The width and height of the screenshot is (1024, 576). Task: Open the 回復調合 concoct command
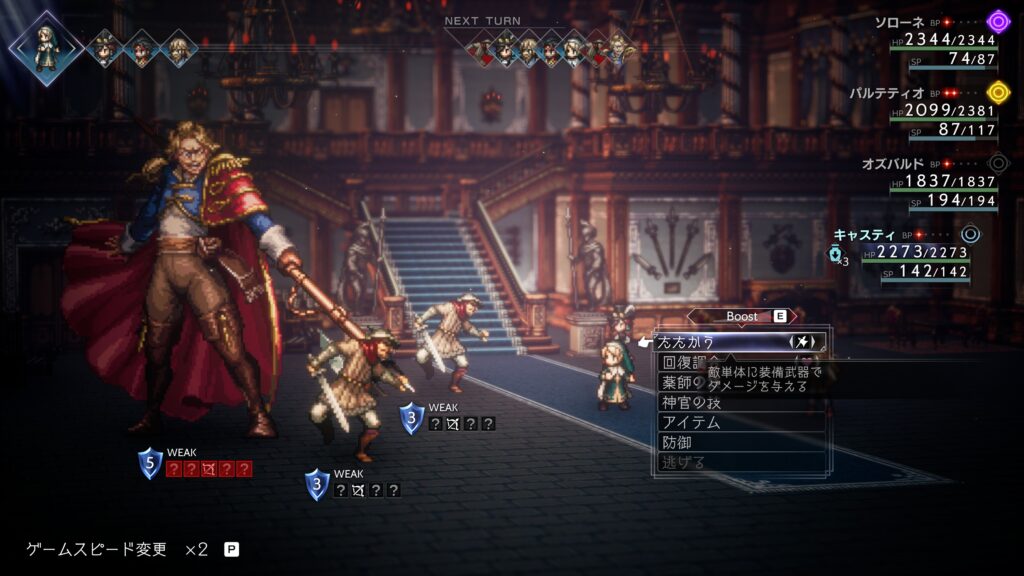[x=682, y=362]
